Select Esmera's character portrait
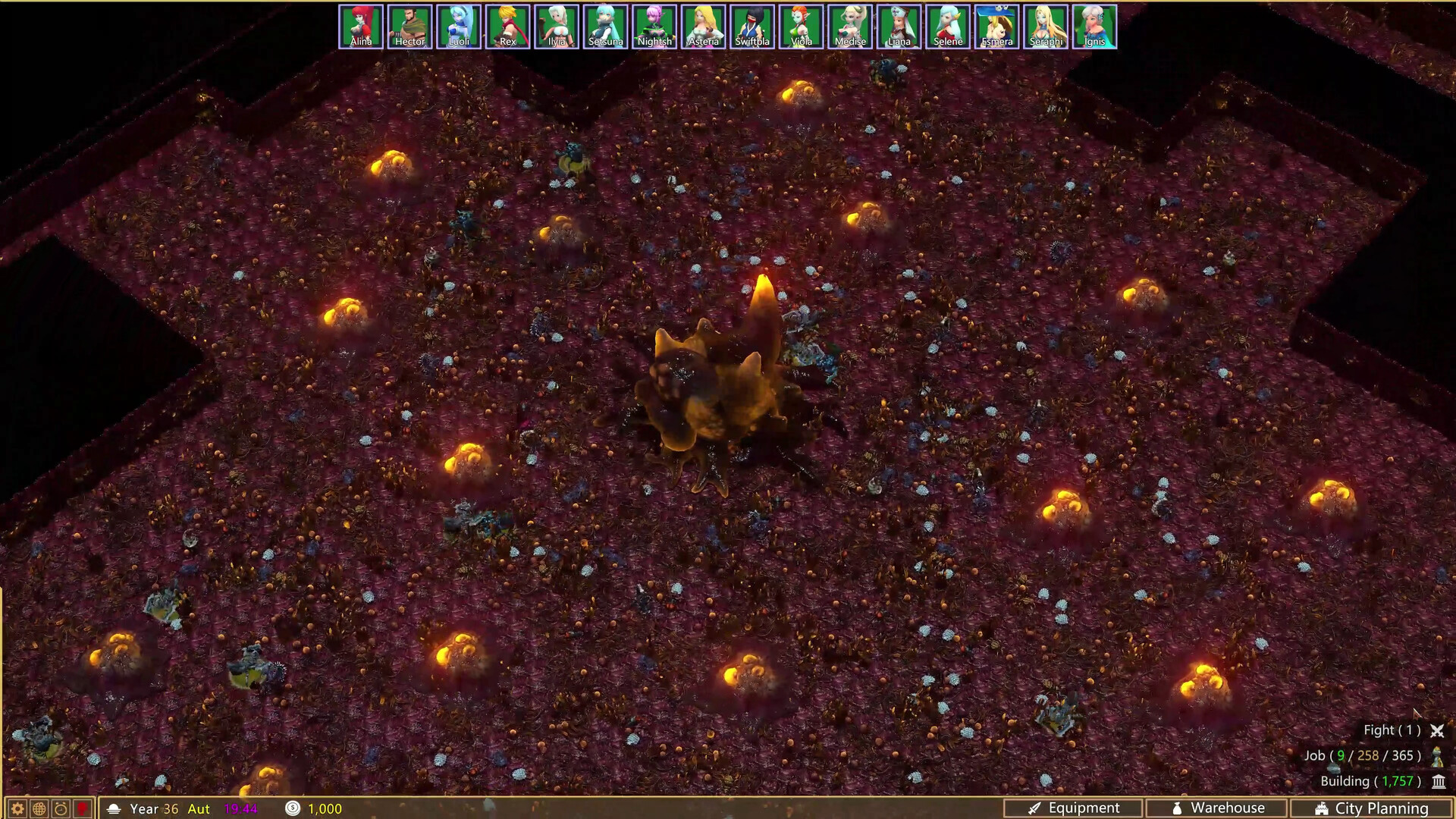This screenshot has width=1456, height=819. click(996, 25)
